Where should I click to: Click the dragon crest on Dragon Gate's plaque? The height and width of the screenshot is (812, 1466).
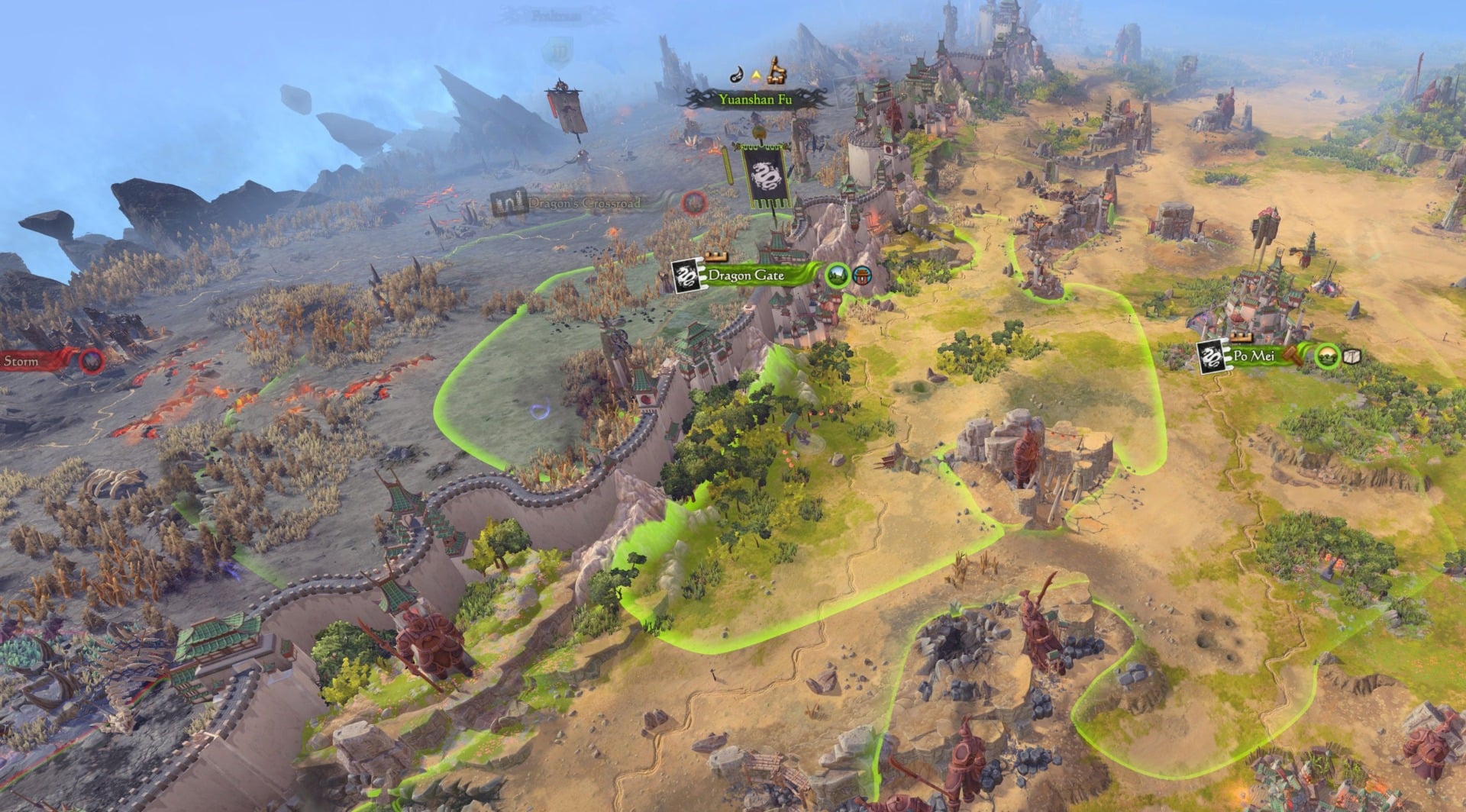(x=684, y=275)
